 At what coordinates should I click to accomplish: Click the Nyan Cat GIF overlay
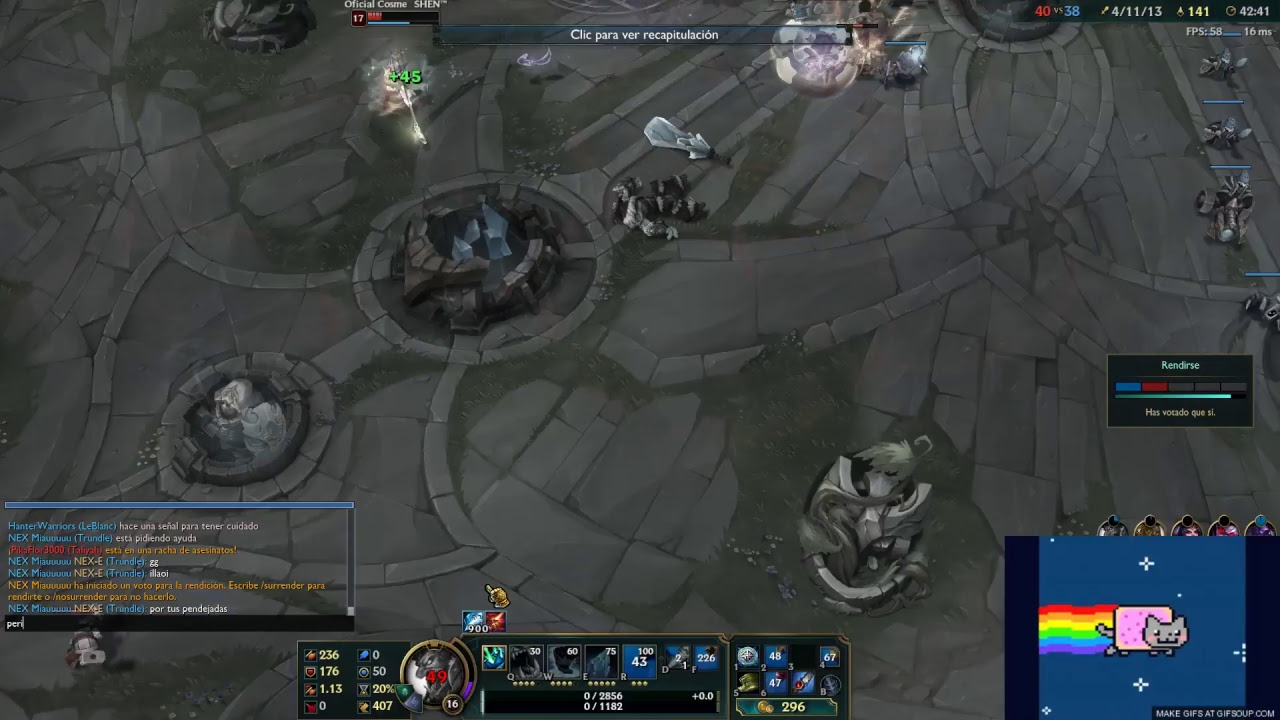coord(1140,627)
